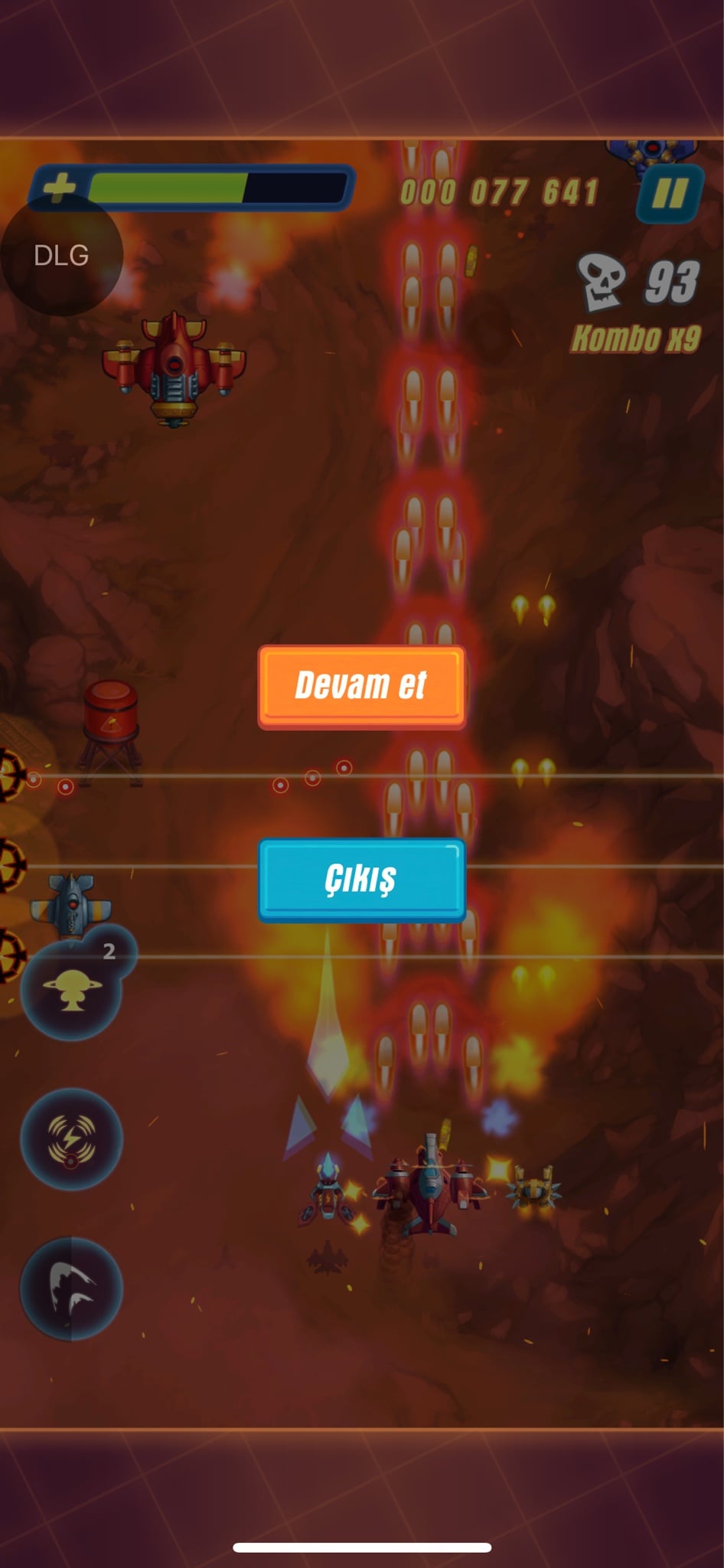The width and height of the screenshot is (724, 1568).
Task: Tap the pause icon in the corner
Action: (x=669, y=194)
